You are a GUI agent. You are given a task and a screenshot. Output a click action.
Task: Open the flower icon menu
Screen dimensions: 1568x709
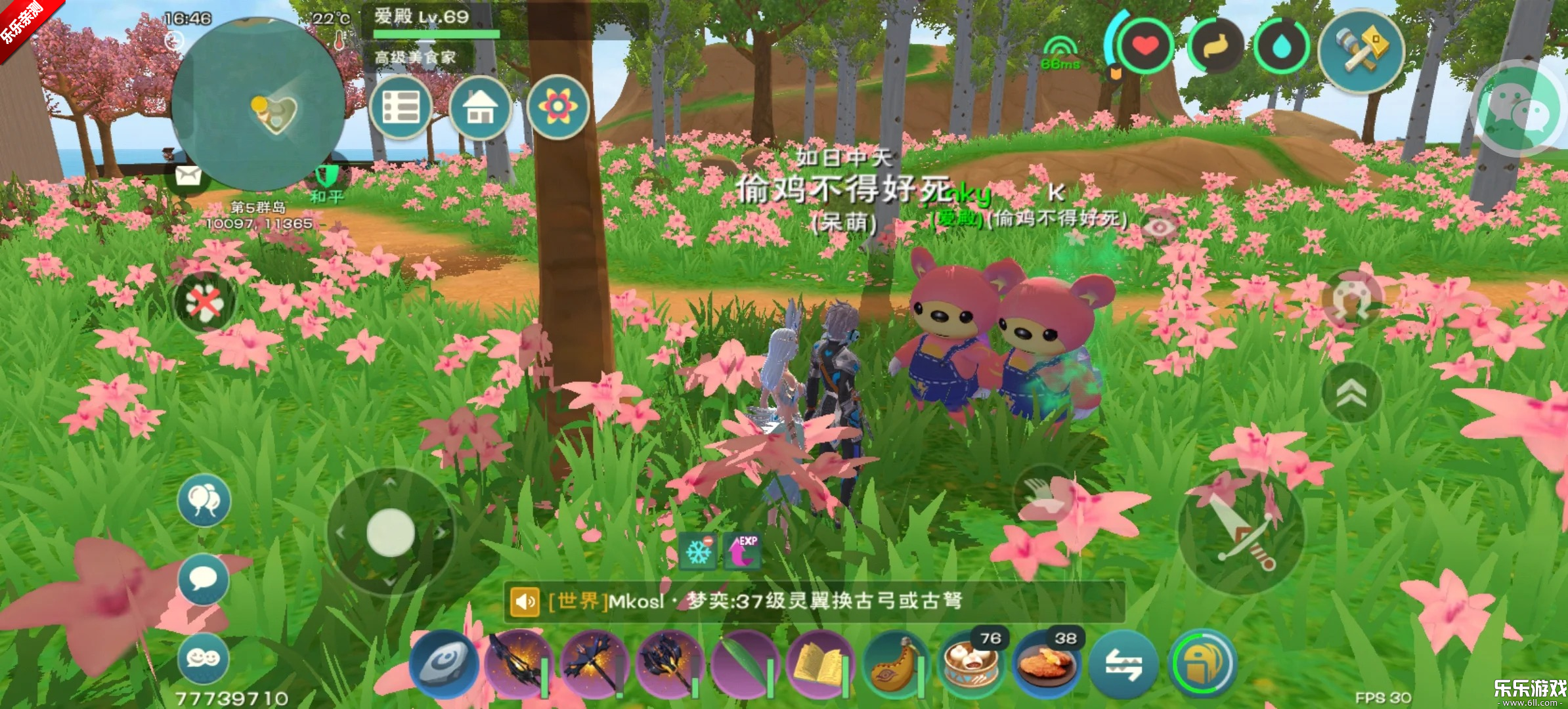pyautogui.click(x=557, y=108)
